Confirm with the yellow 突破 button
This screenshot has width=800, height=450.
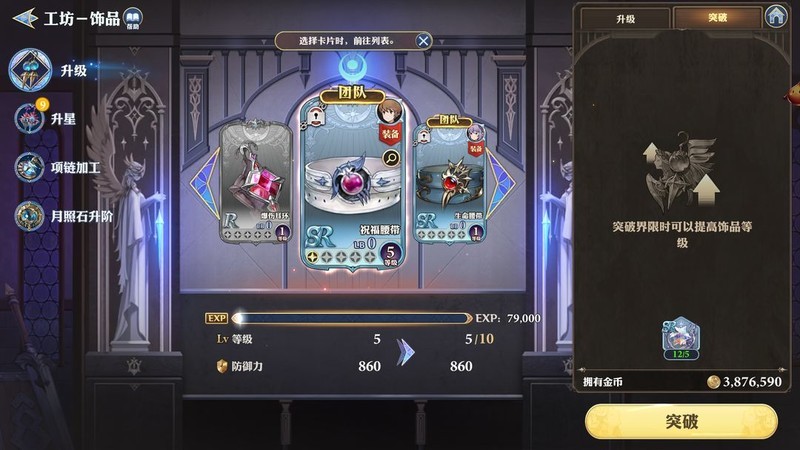pos(683,421)
